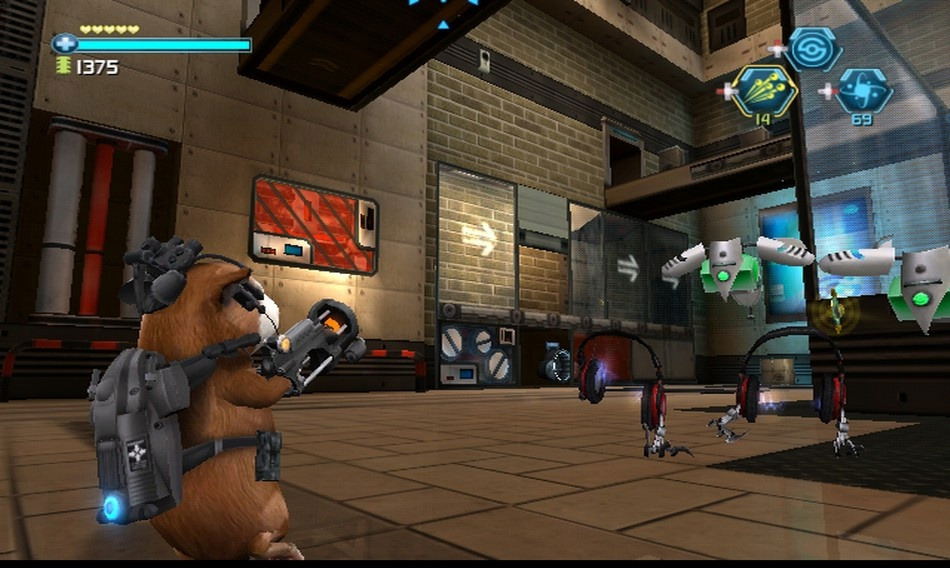Choose the yellow scatter-shot weapon icon
The height and width of the screenshot is (568, 950).
[765, 91]
